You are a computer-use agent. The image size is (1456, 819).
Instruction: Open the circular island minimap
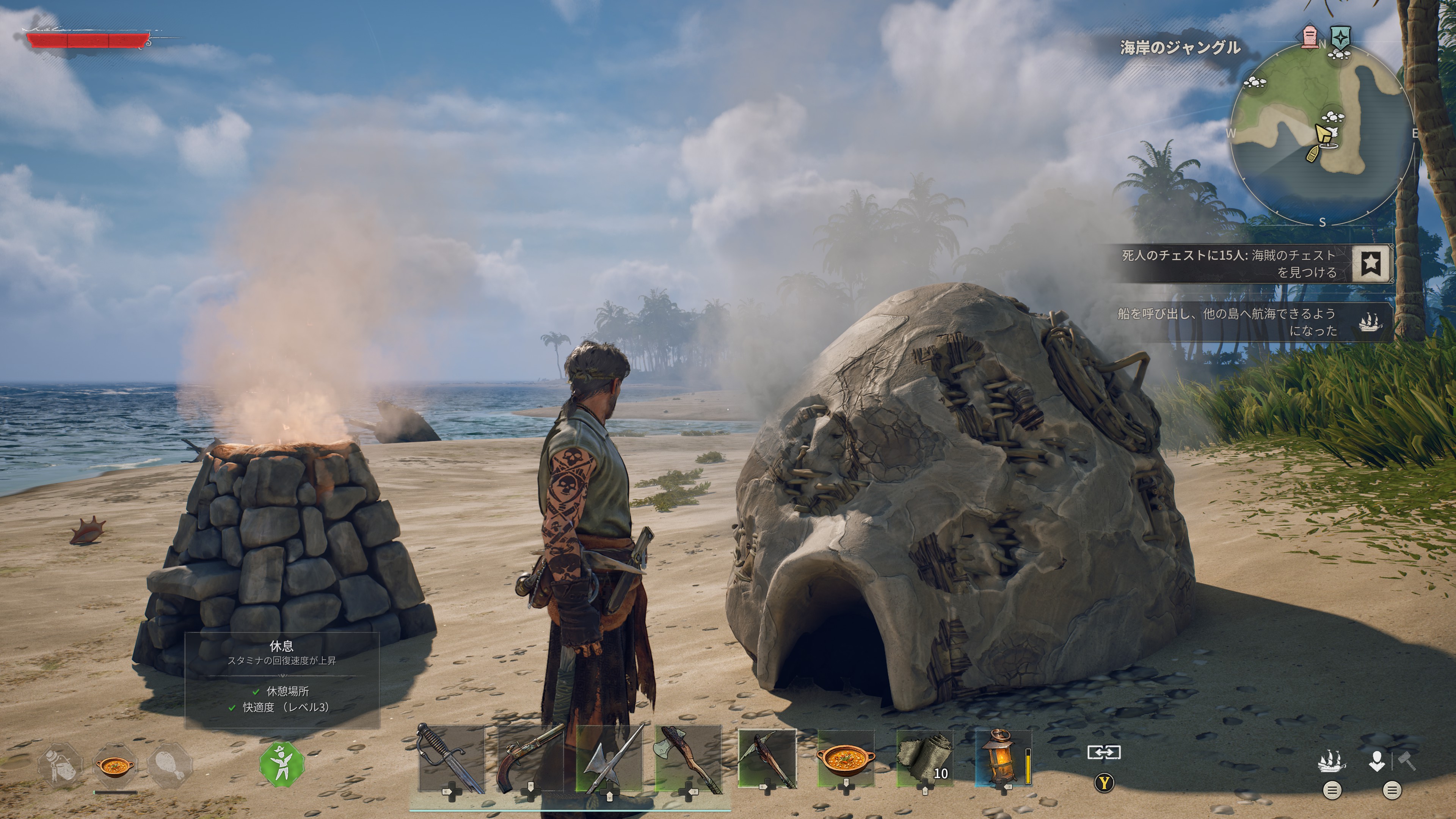tap(1321, 133)
